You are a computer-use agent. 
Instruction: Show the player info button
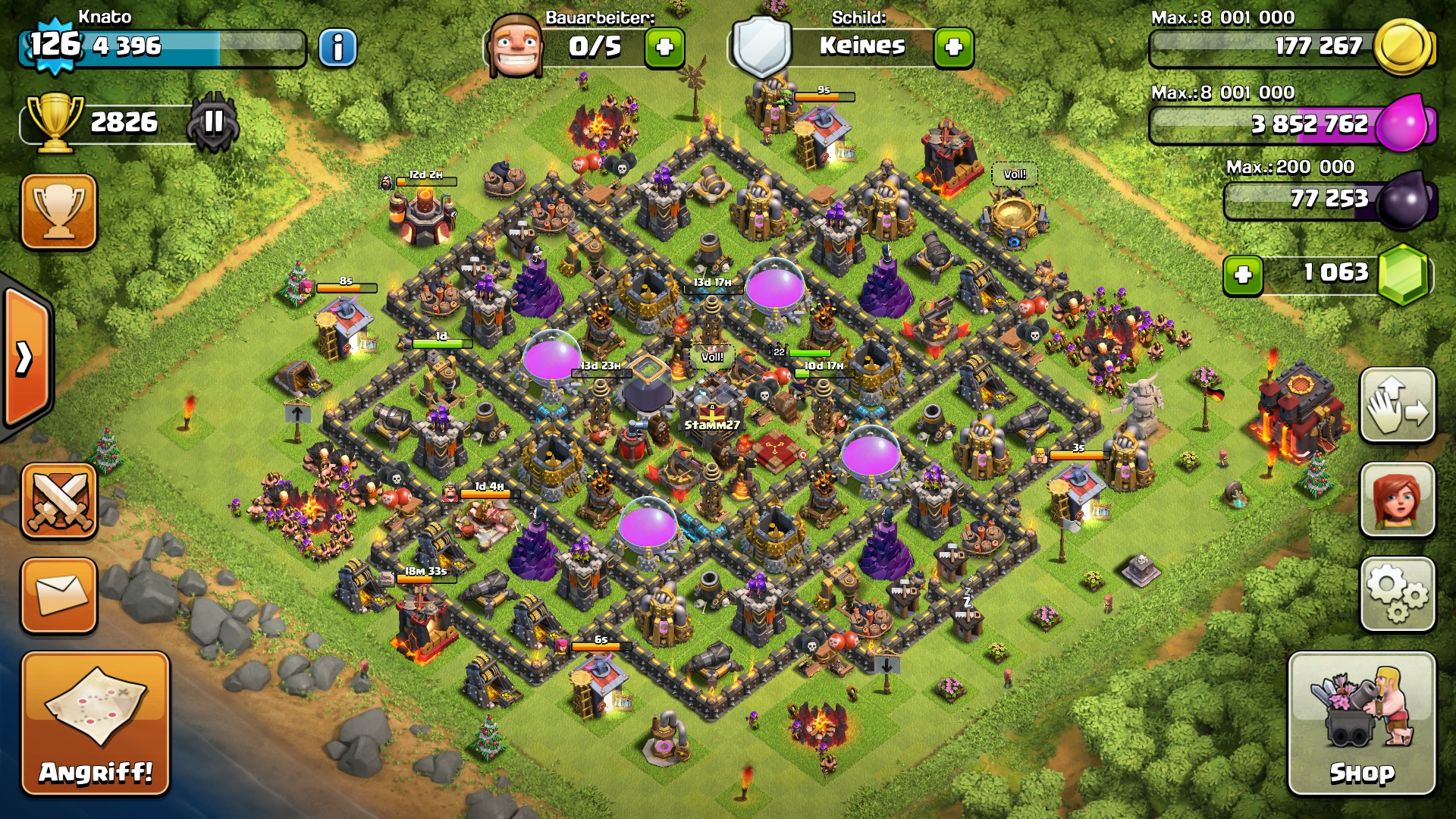pyautogui.click(x=337, y=48)
